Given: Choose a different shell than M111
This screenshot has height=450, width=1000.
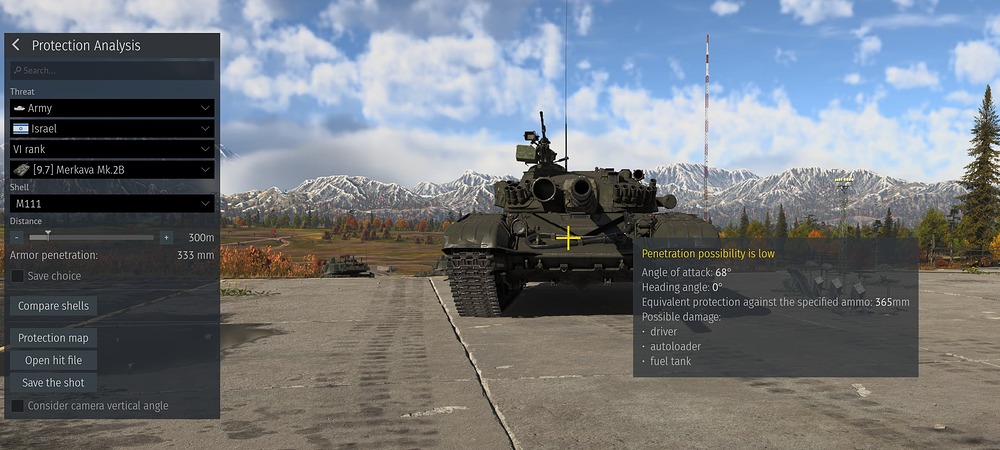Looking at the screenshot, I should pos(112,204).
